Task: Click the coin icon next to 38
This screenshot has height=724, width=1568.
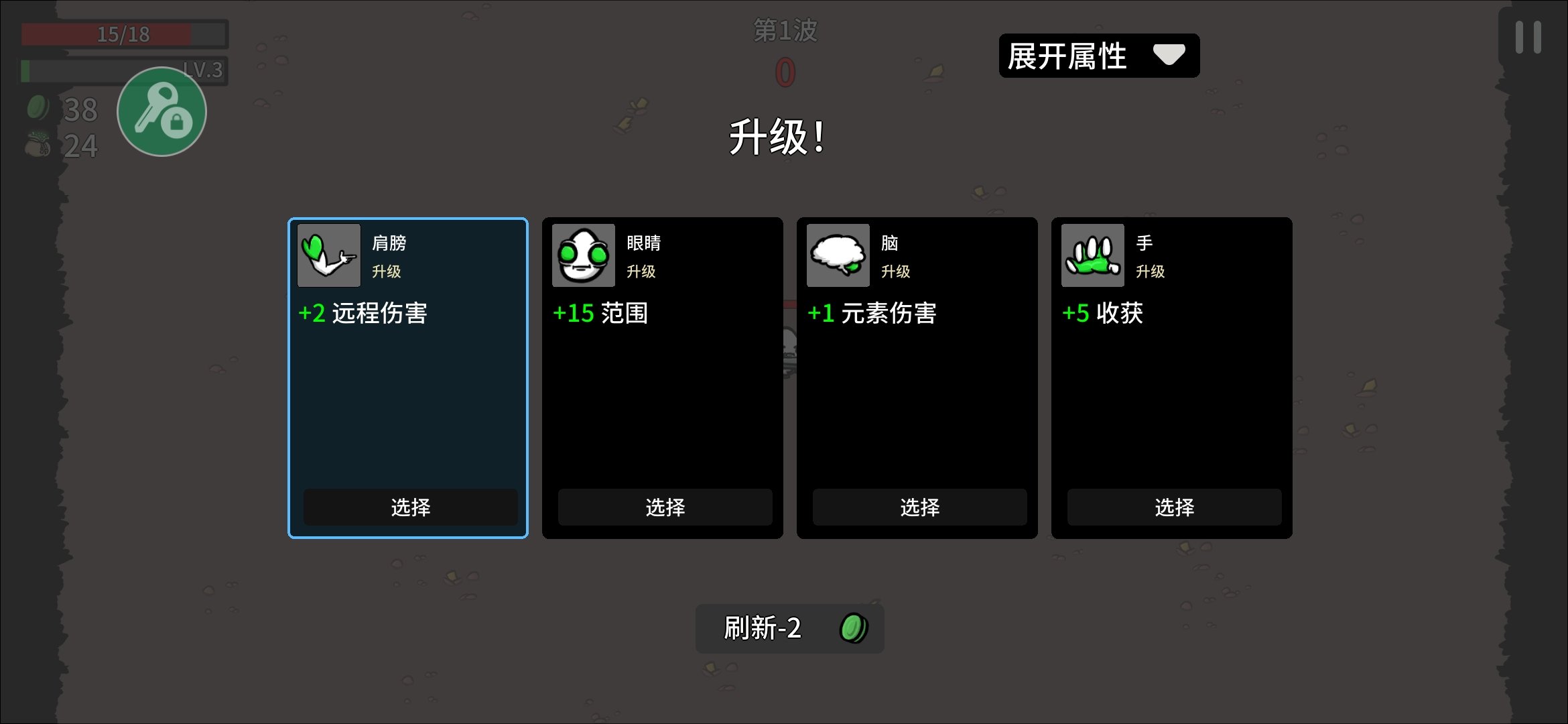Action: (x=38, y=107)
